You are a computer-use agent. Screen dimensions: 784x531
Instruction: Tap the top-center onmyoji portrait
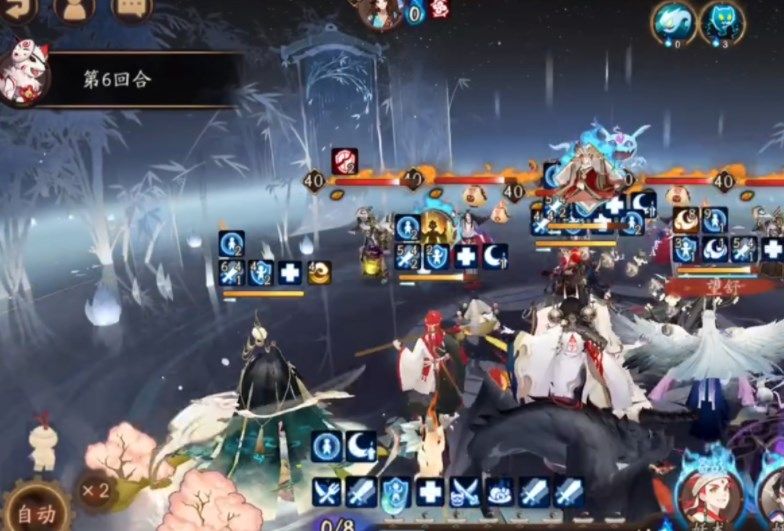380,12
